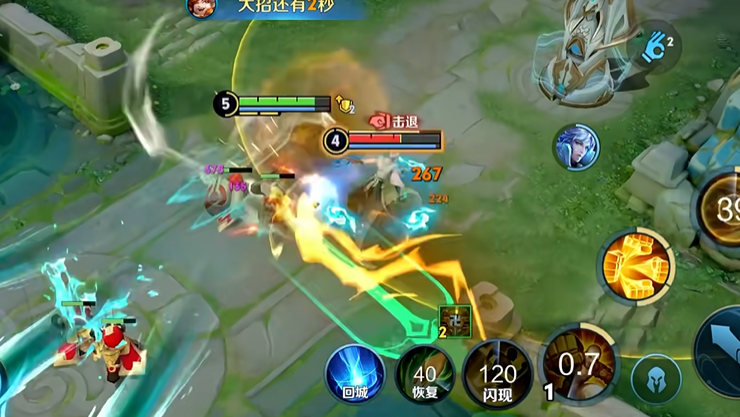Select the helmet hero-targeting button
The width and height of the screenshot is (740, 417).
655,381
